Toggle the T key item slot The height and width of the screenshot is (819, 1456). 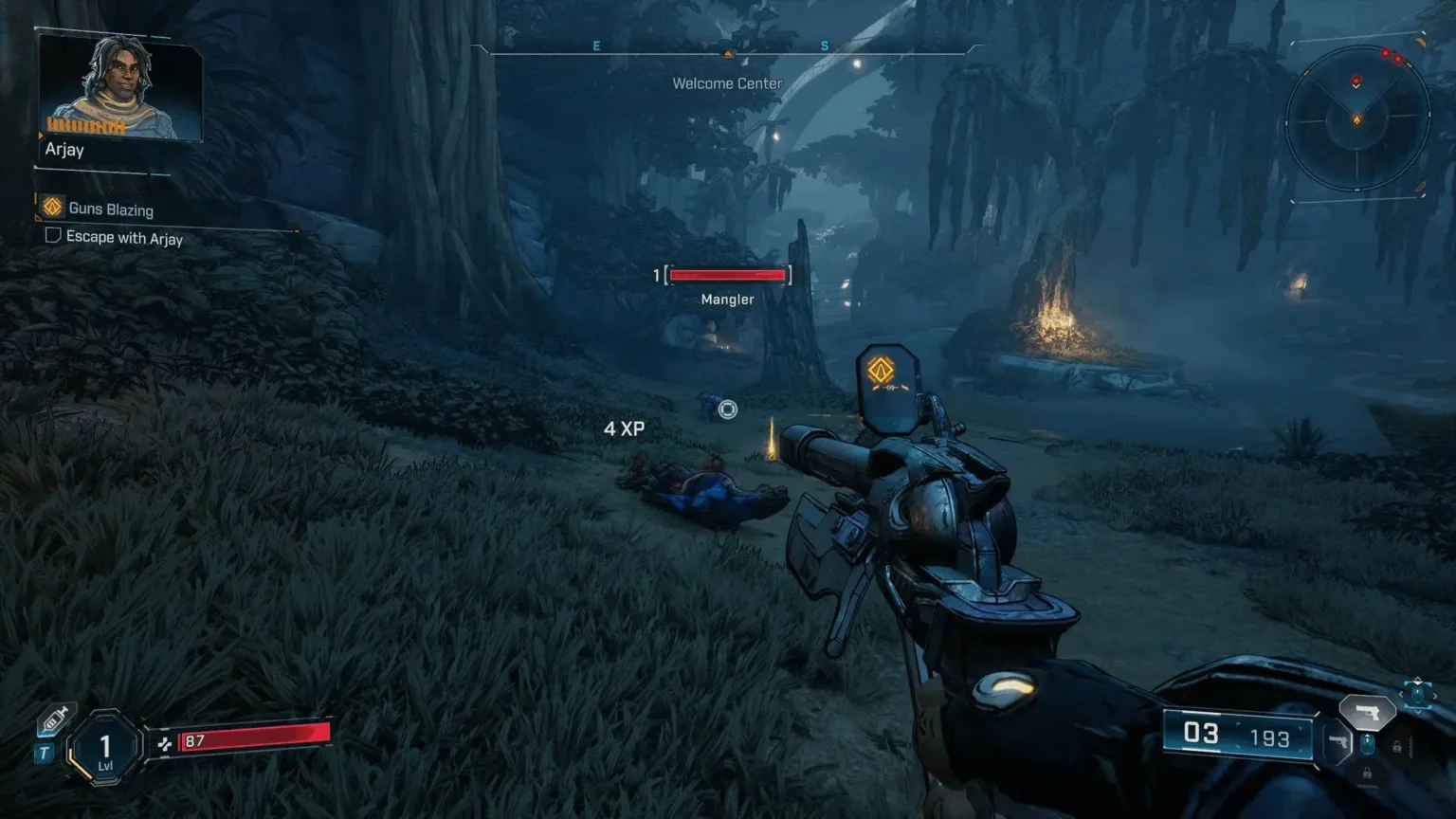click(44, 752)
